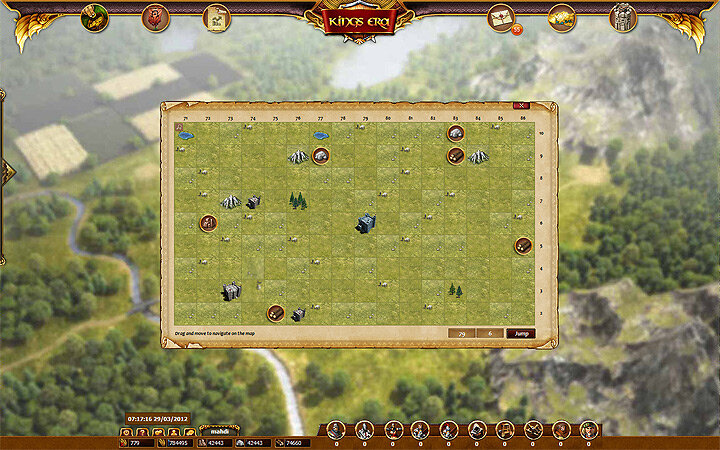Select the X coordinate field showing 79
Viewport: 720px width, 450px height.
461,333
